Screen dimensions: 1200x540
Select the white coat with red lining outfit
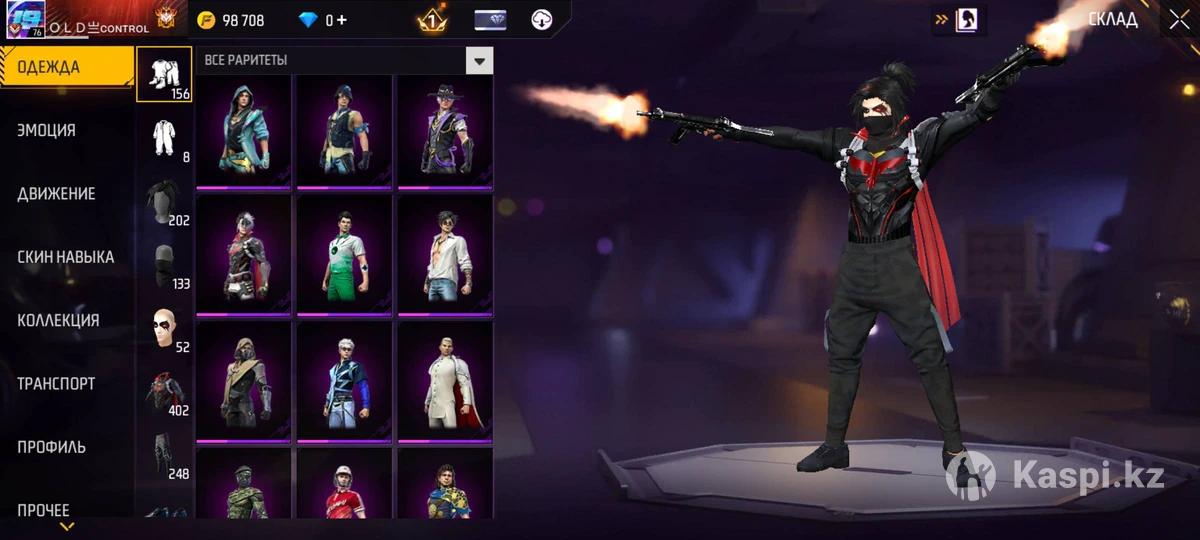pyautogui.click(x=445, y=380)
